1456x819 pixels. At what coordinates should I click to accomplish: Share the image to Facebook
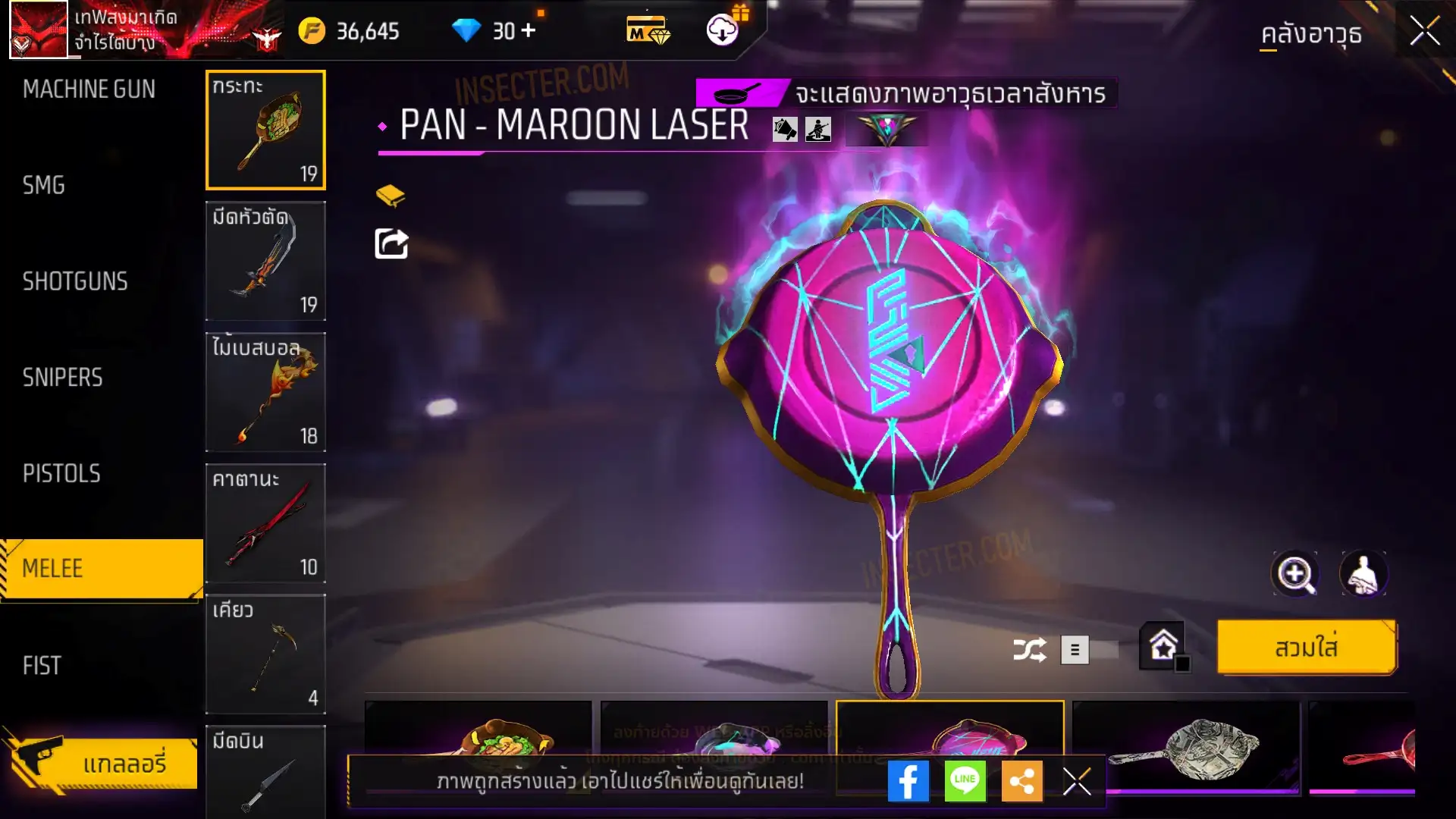coord(908,781)
